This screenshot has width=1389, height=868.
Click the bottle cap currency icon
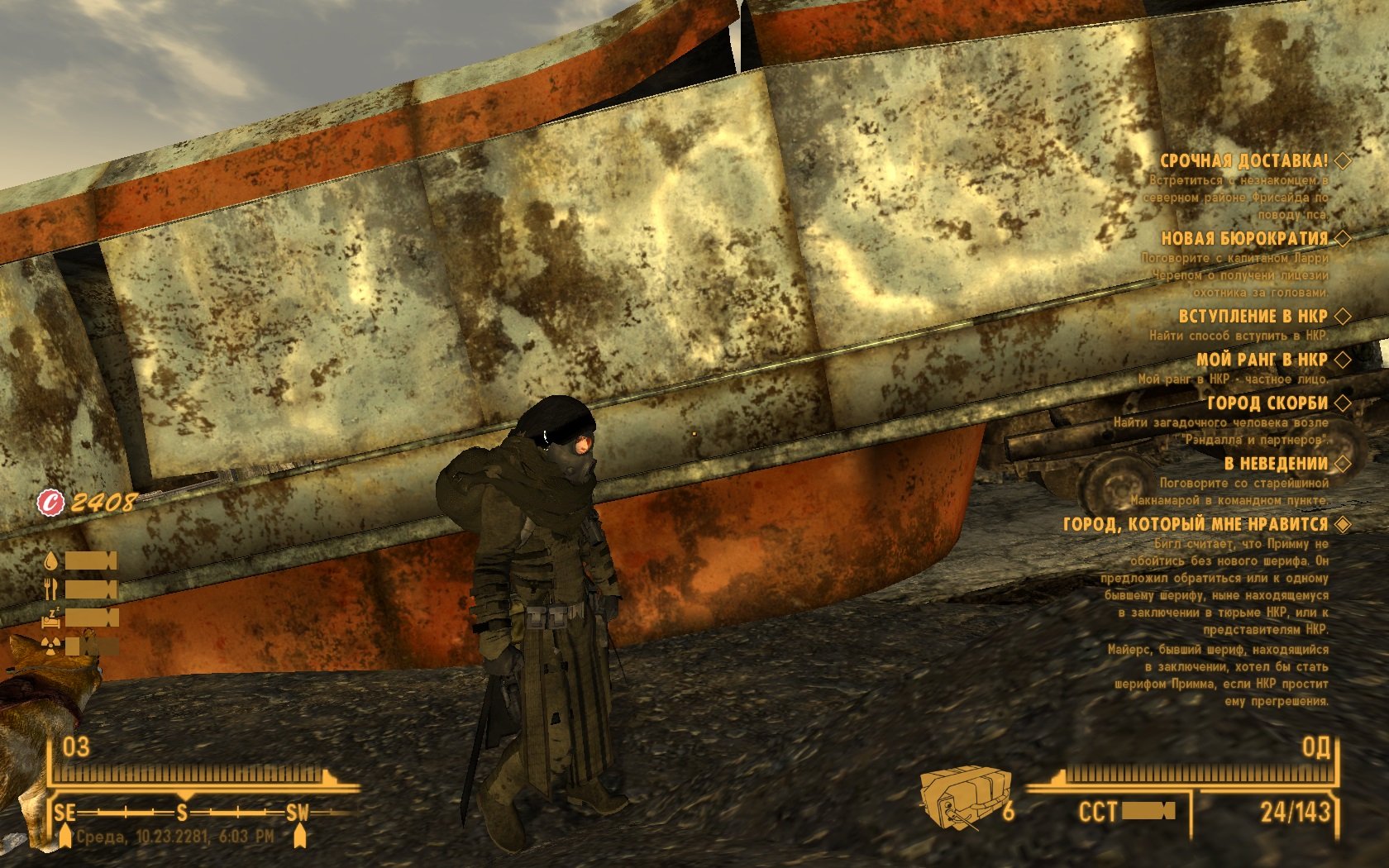click(51, 502)
